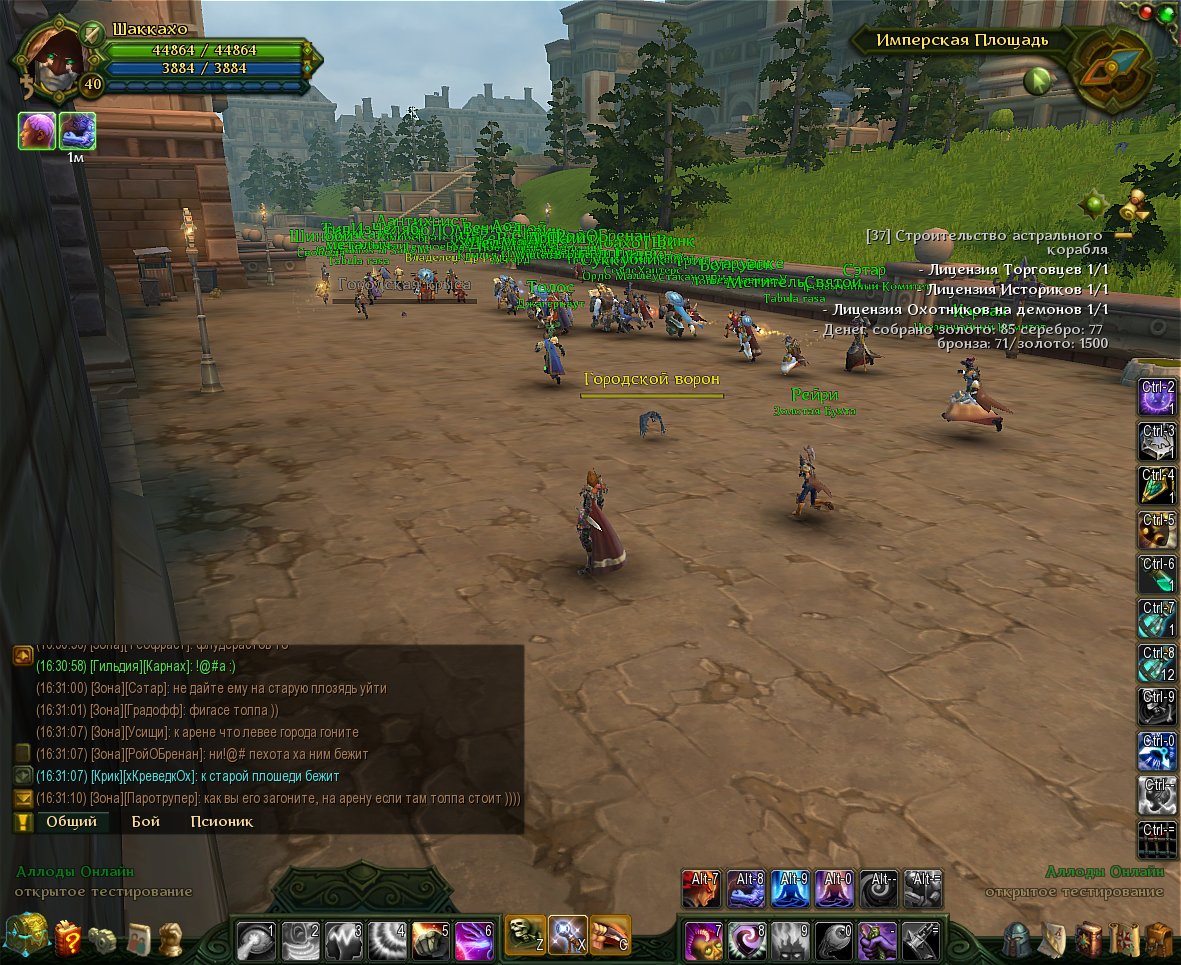Viewport: 1181px width, 965px height.
Task: Open the compass minimap button
Action: click(1112, 67)
